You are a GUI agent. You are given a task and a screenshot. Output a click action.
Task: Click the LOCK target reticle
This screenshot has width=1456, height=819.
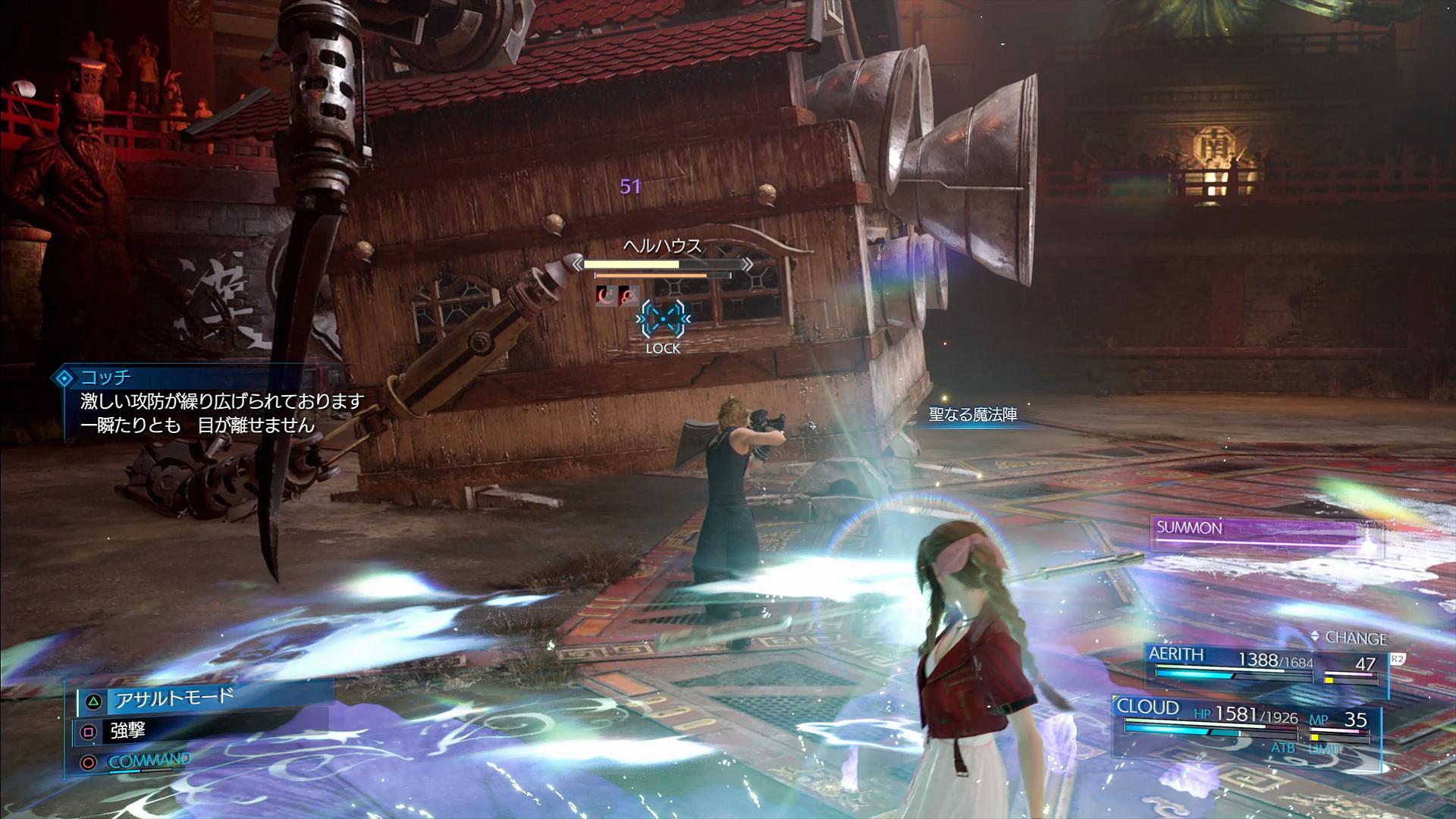point(663,321)
